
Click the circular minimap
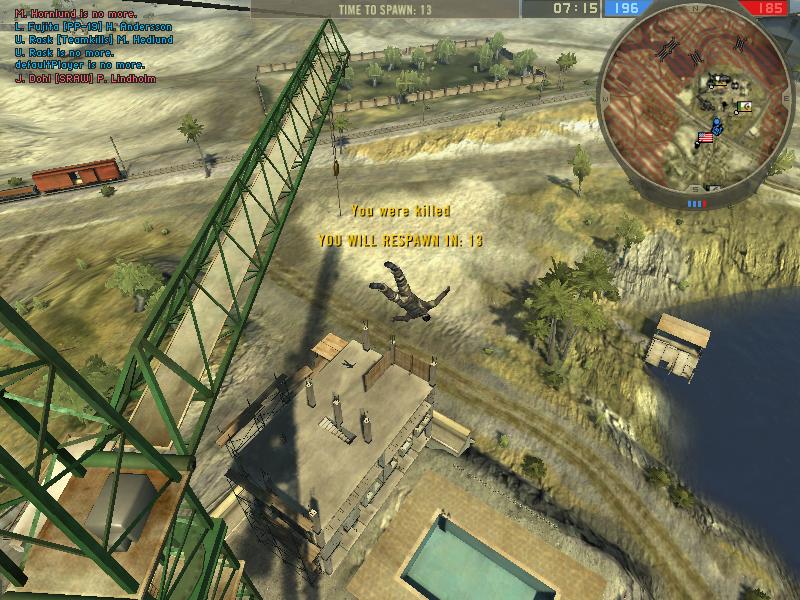[x=696, y=102]
